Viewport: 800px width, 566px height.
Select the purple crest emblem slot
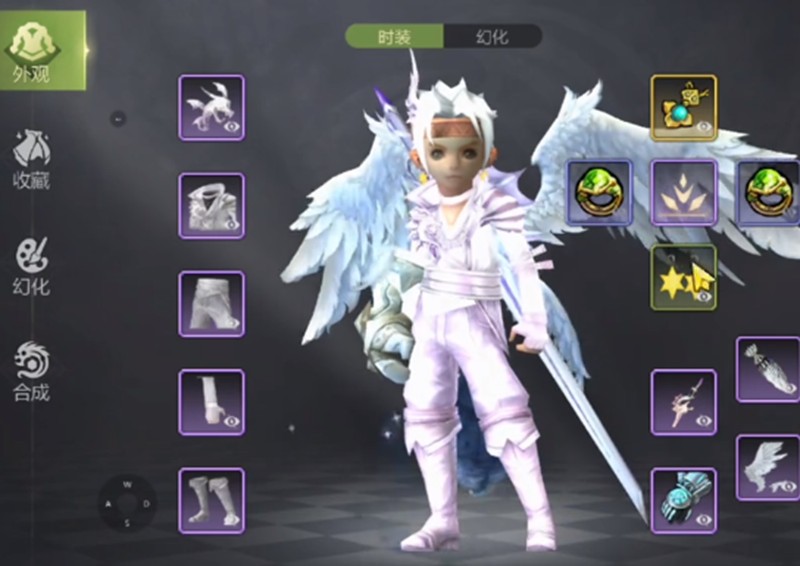click(684, 192)
